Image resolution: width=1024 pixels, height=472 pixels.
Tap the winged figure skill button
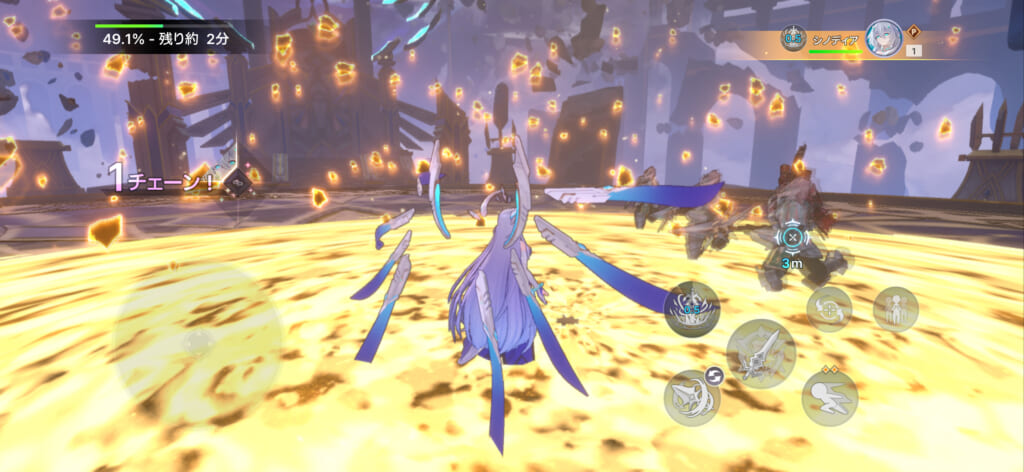(x=895, y=309)
